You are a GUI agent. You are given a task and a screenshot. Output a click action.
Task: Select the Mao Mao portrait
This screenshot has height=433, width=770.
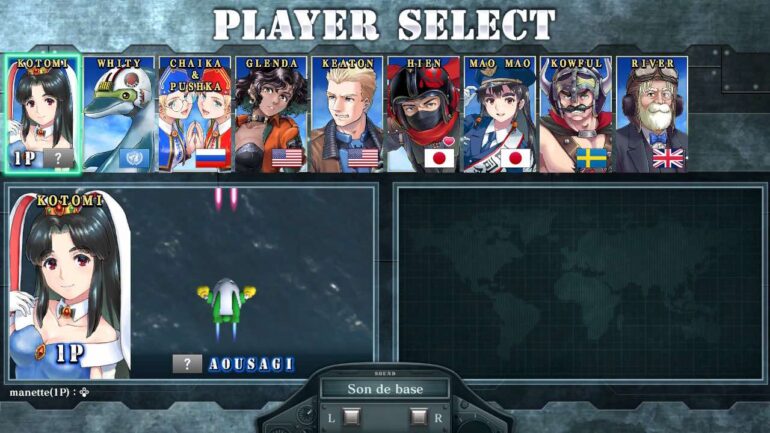tap(499, 113)
